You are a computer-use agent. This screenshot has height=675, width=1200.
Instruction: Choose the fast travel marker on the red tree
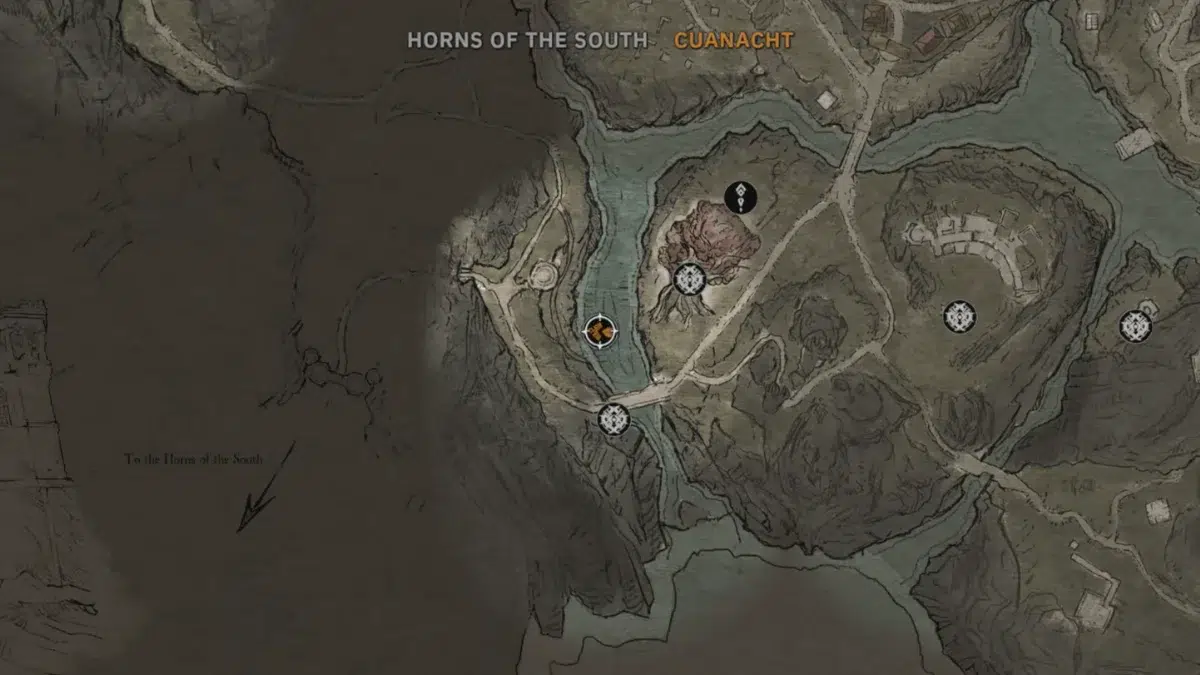(690, 279)
